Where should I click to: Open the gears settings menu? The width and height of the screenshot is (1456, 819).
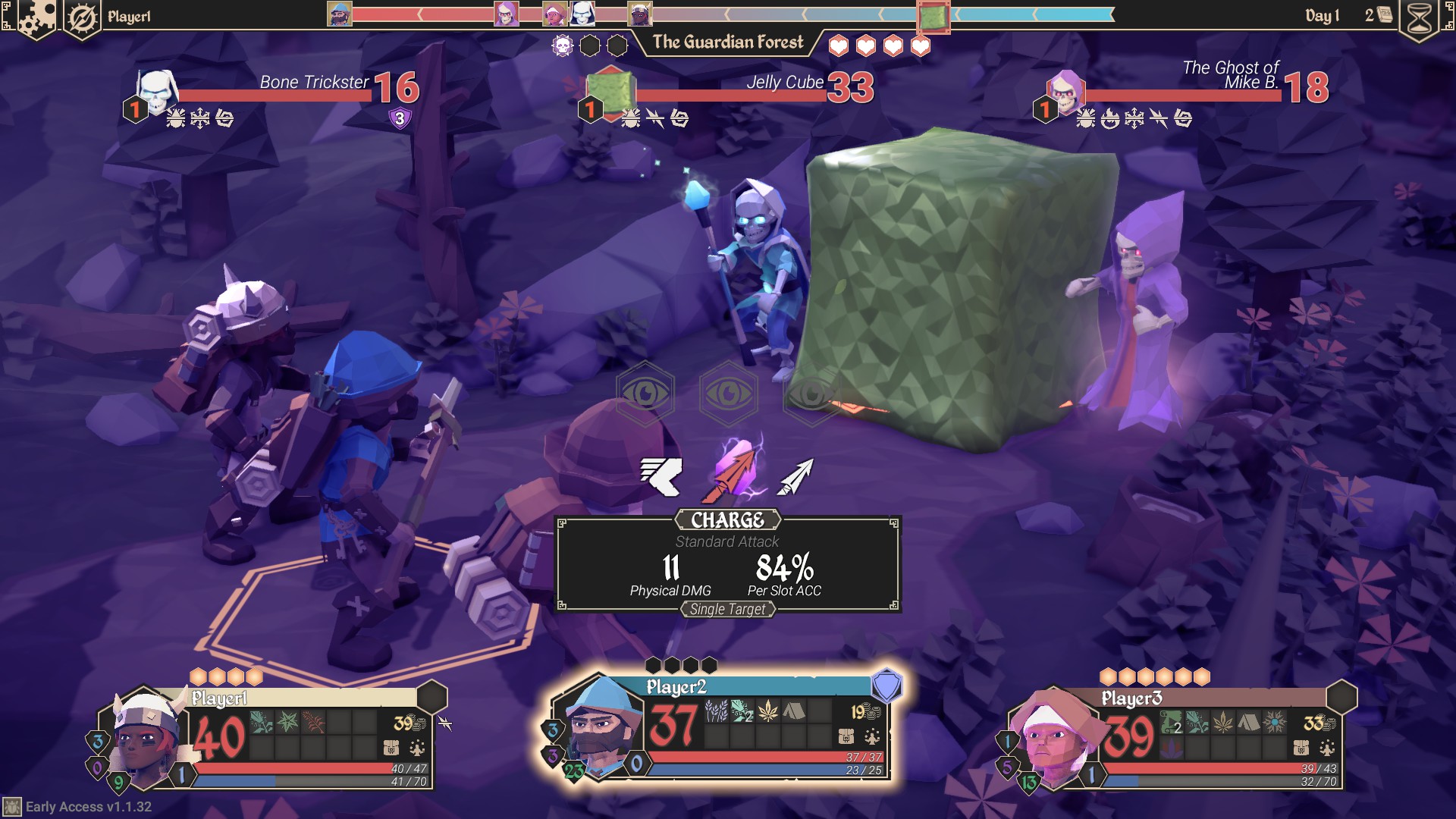pyautogui.click(x=36, y=17)
